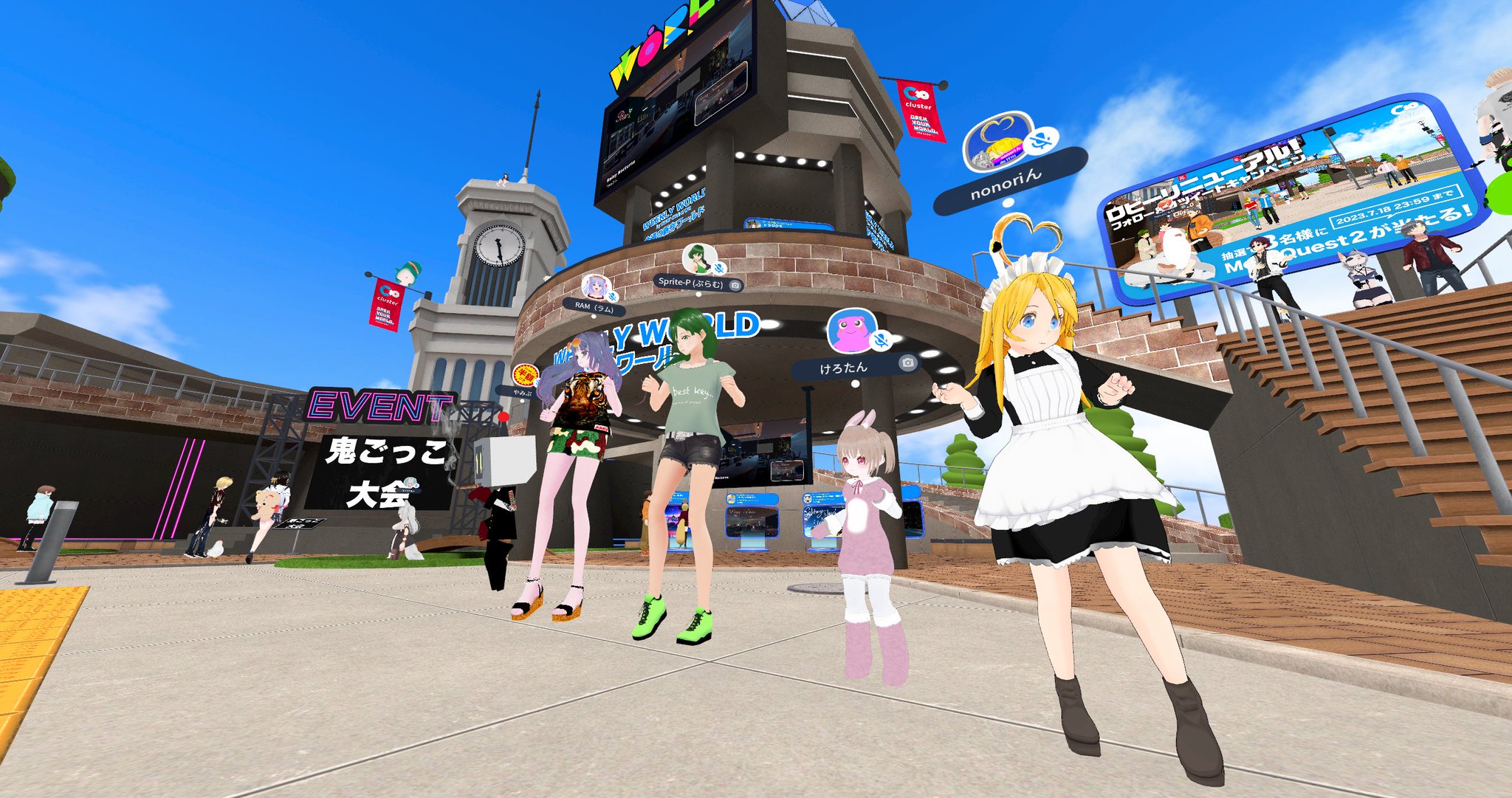Click the camera icon on けろたん's nameplate
This screenshot has width=1512, height=798.
point(908,363)
